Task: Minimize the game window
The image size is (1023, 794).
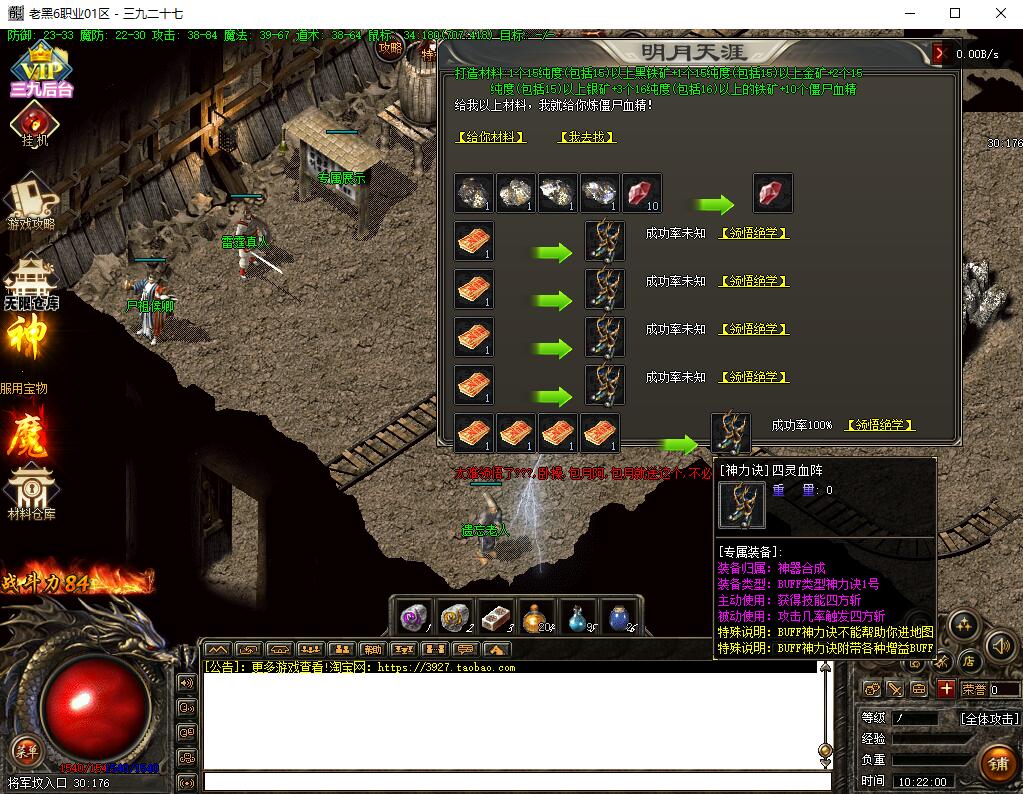Action: [x=910, y=14]
